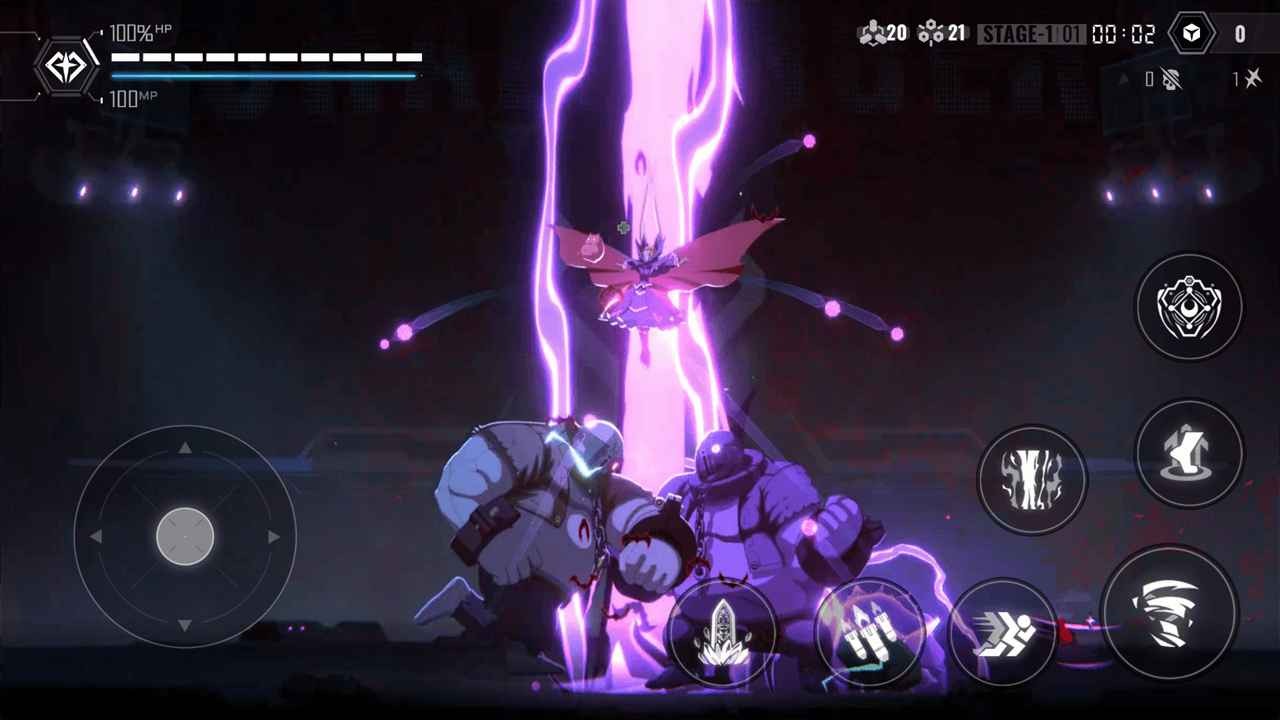Open the mission timer showing 00:02
This screenshot has height=720, width=1280.
pyautogui.click(x=1124, y=33)
